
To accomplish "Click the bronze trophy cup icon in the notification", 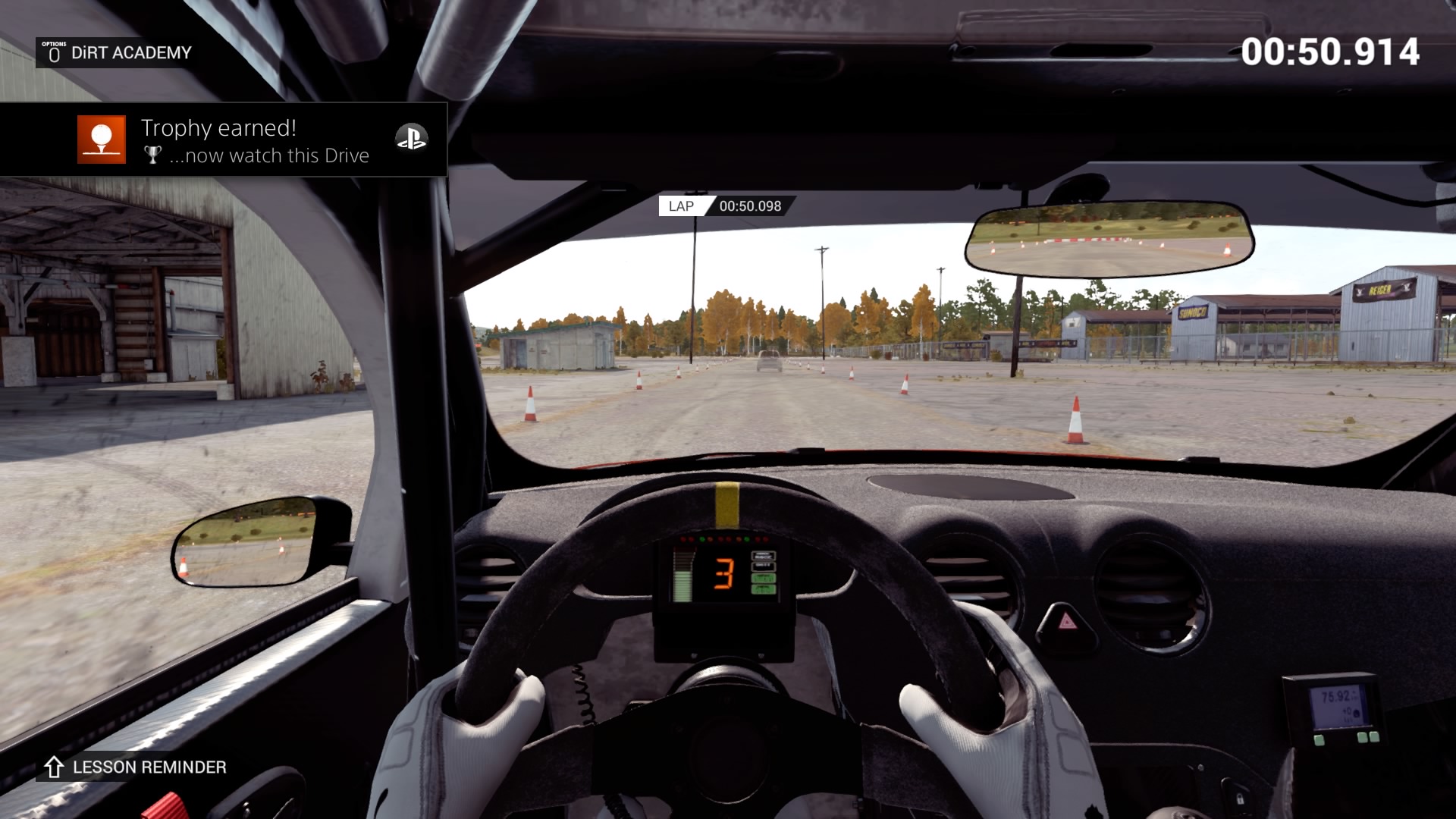I will 152,155.
